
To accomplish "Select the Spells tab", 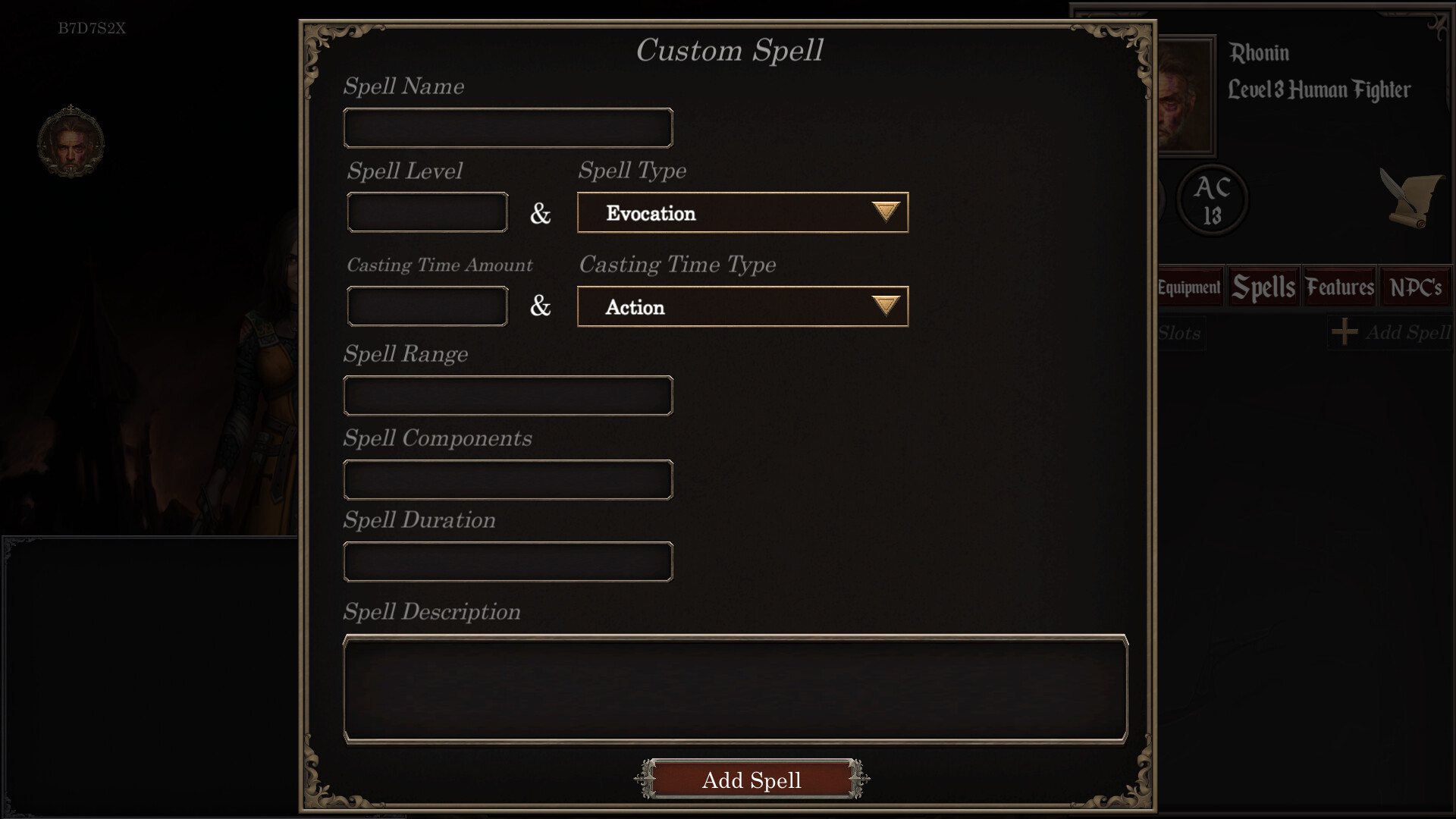I will click(1262, 287).
